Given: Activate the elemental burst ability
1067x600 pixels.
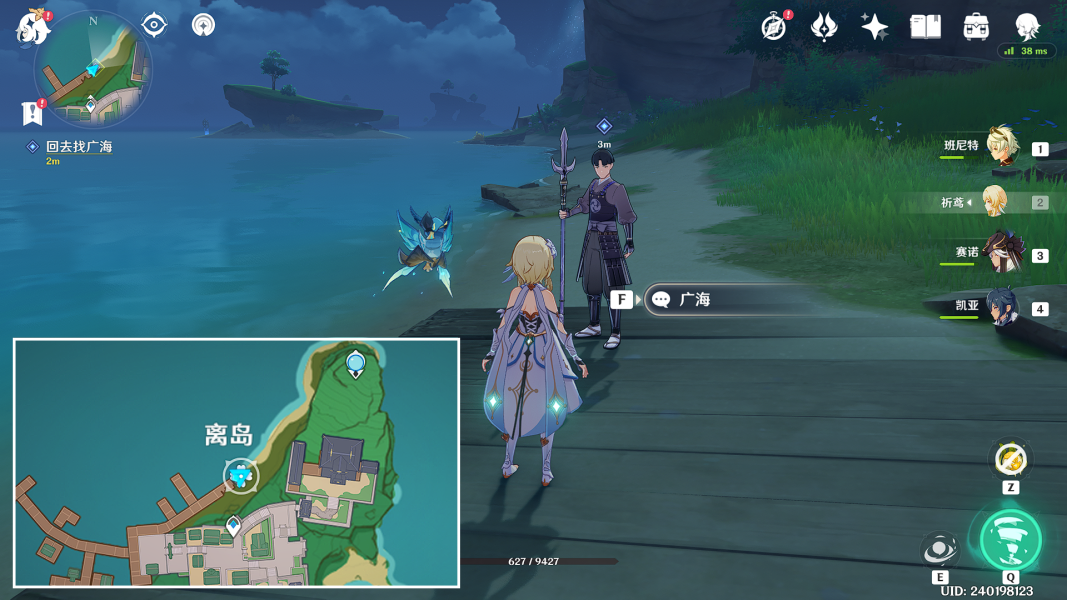Looking at the screenshot, I should (1010, 540).
